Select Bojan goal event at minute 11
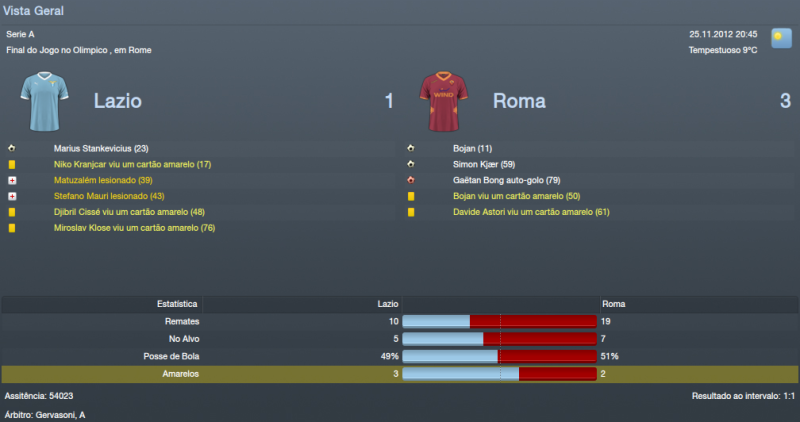 coord(472,148)
